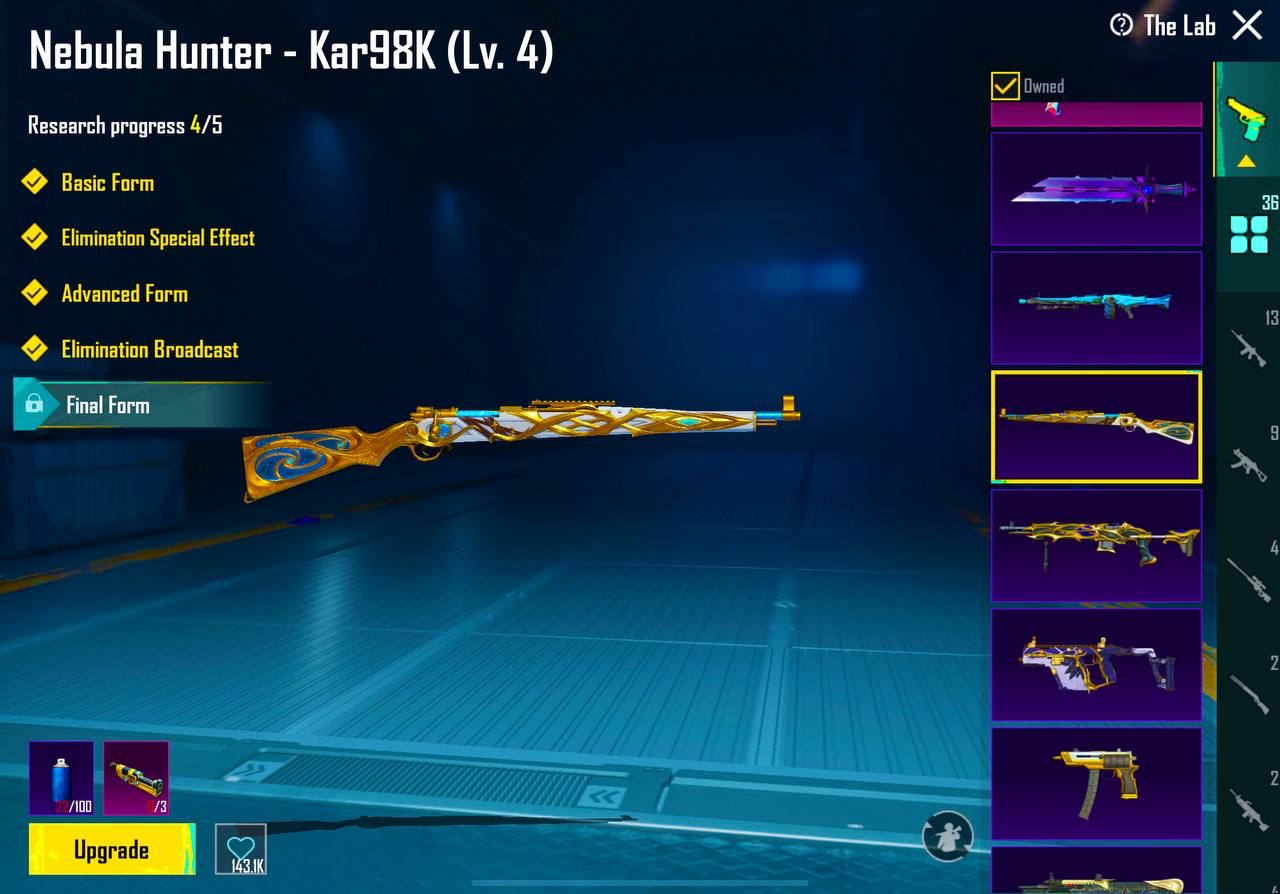The width and height of the screenshot is (1280, 894).
Task: Select the gold Kar98K skin thumbnail
Action: click(x=1096, y=427)
